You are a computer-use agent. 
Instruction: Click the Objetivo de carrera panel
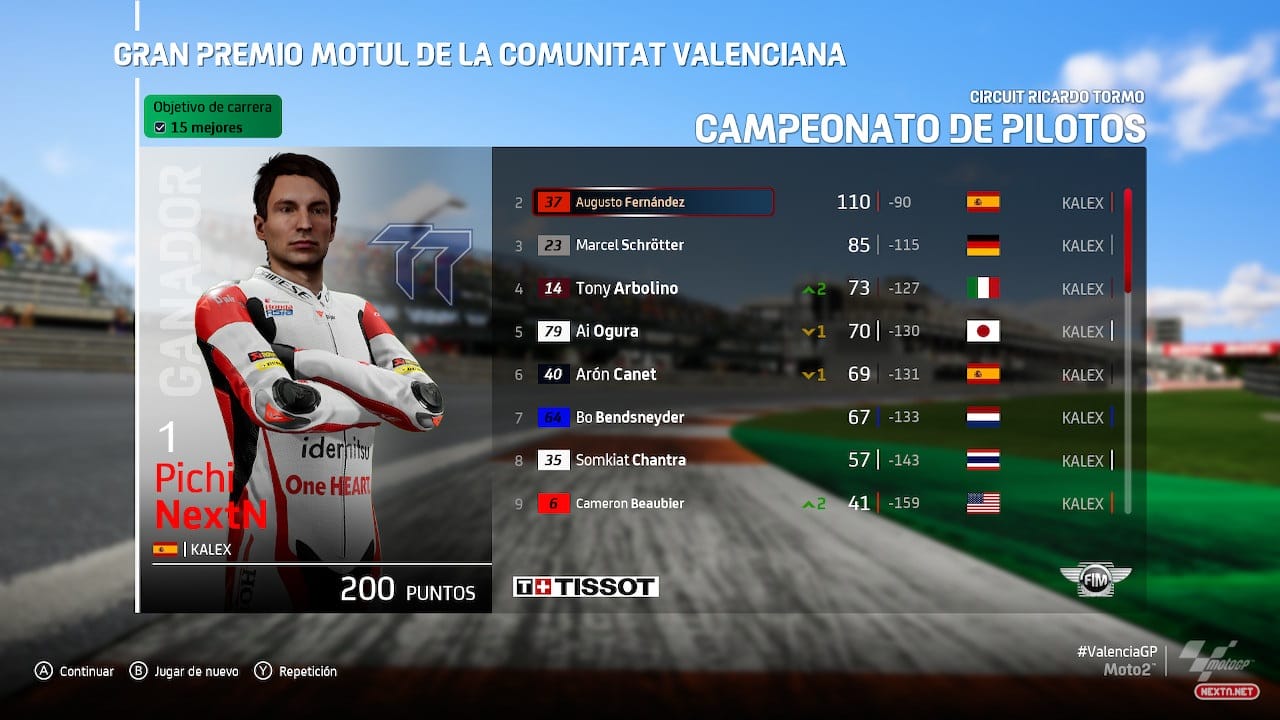pos(212,116)
